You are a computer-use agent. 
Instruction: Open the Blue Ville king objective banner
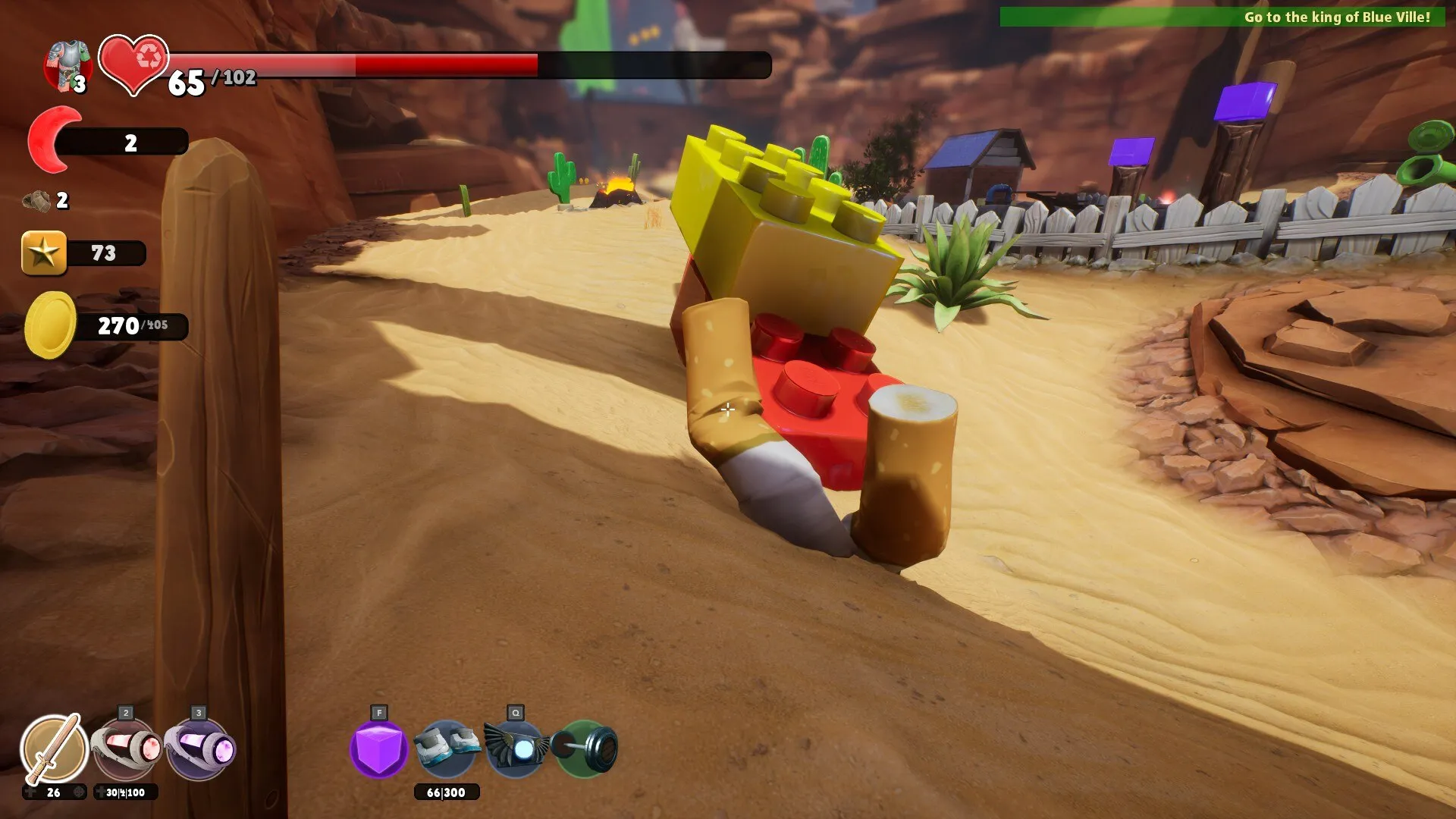[1222, 17]
